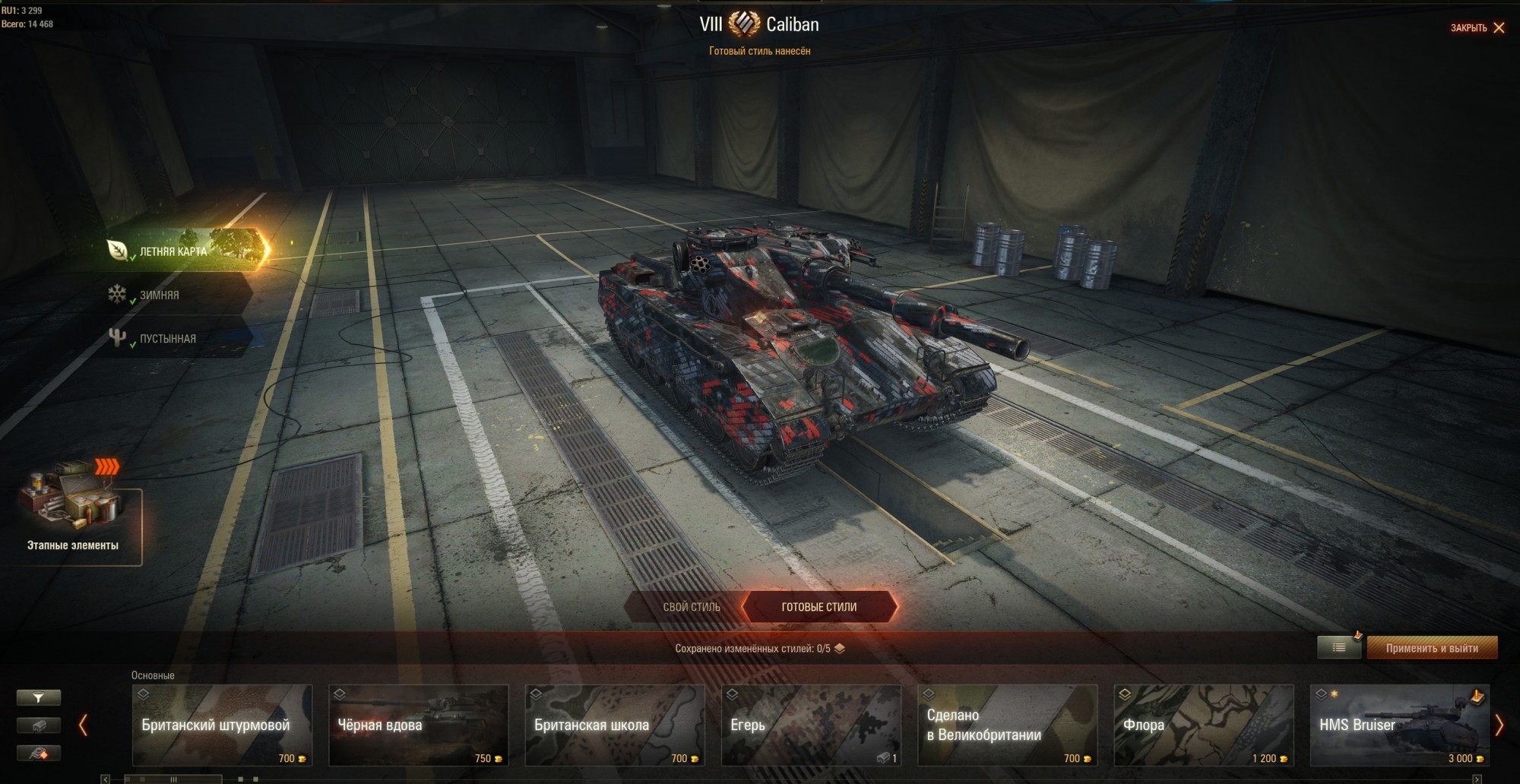The width and height of the screenshot is (1520, 784).
Task: Select the HMS Bruiser style
Action: (x=1399, y=726)
